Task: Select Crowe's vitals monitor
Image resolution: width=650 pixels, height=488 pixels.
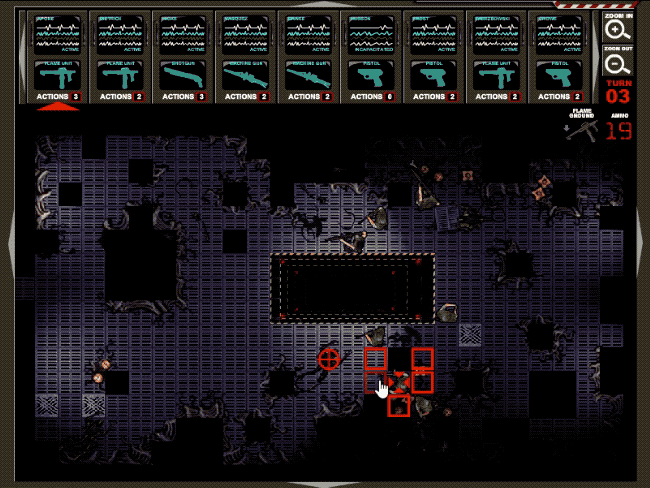Action: [559, 34]
